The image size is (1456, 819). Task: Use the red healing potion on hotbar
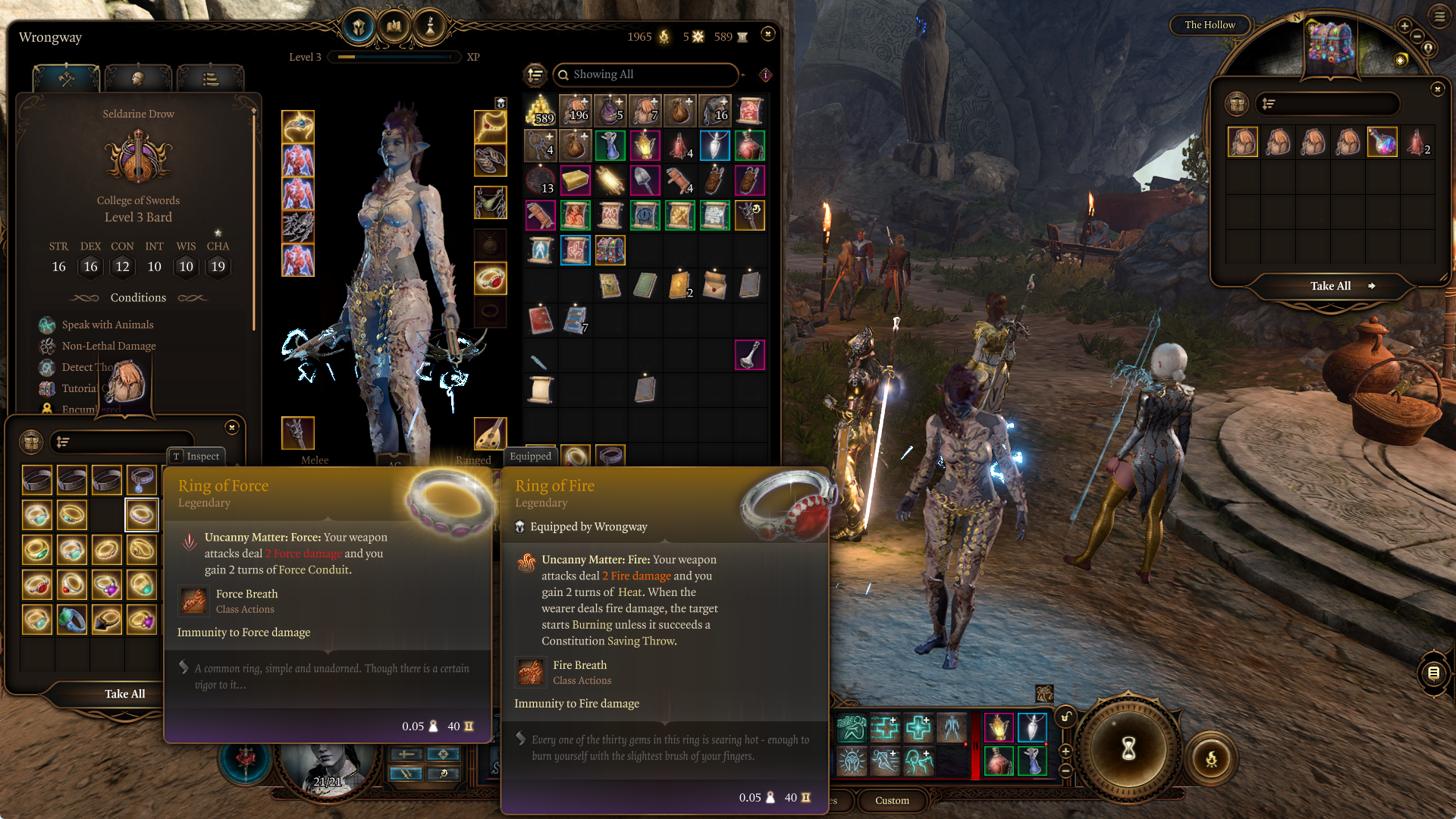coord(999,760)
